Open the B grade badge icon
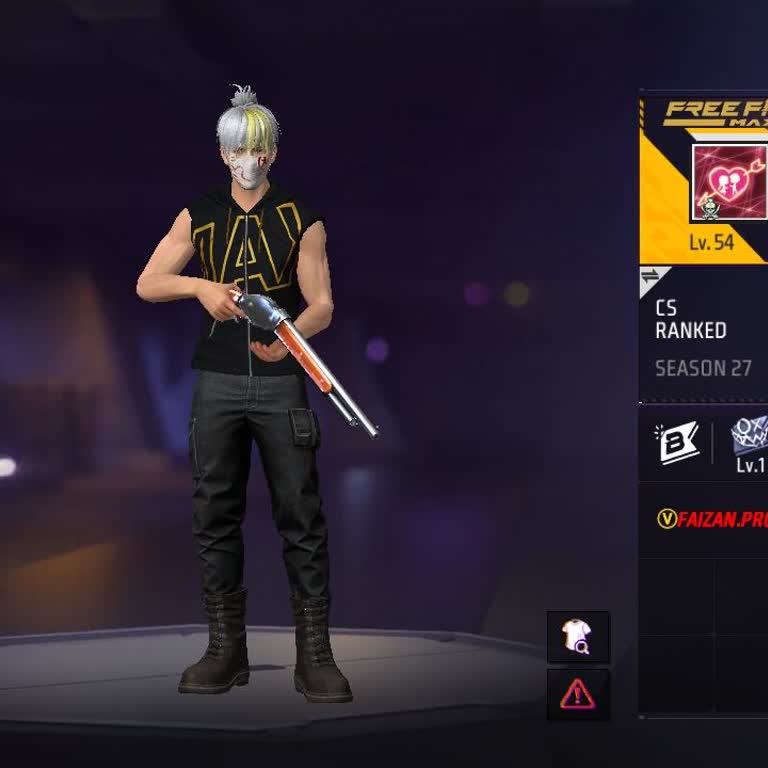This screenshot has height=768, width=768. tap(679, 443)
